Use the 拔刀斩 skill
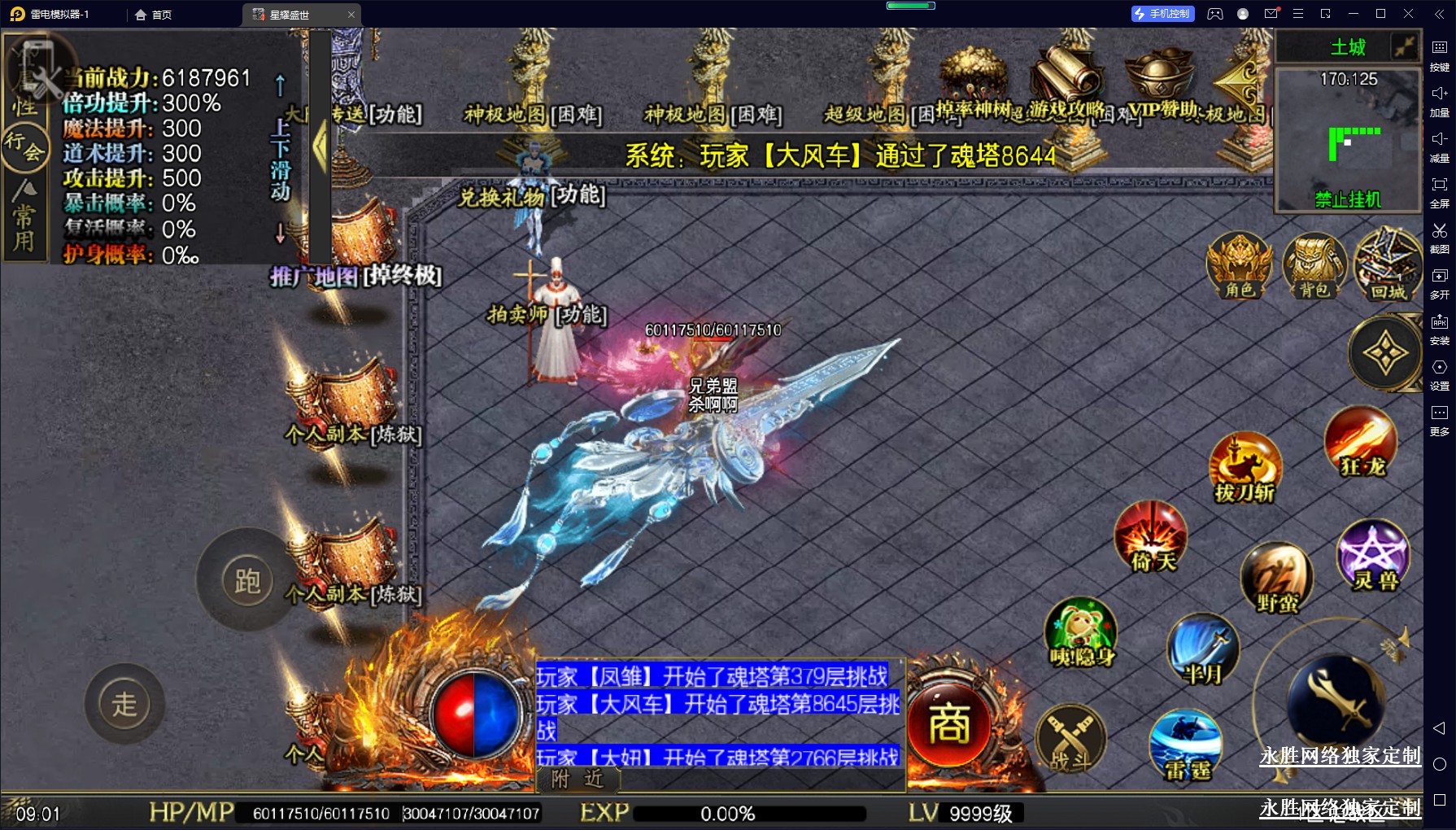Image resolution: width=1456 pixels, height=830 pixels. click(x=1244, y=466)
